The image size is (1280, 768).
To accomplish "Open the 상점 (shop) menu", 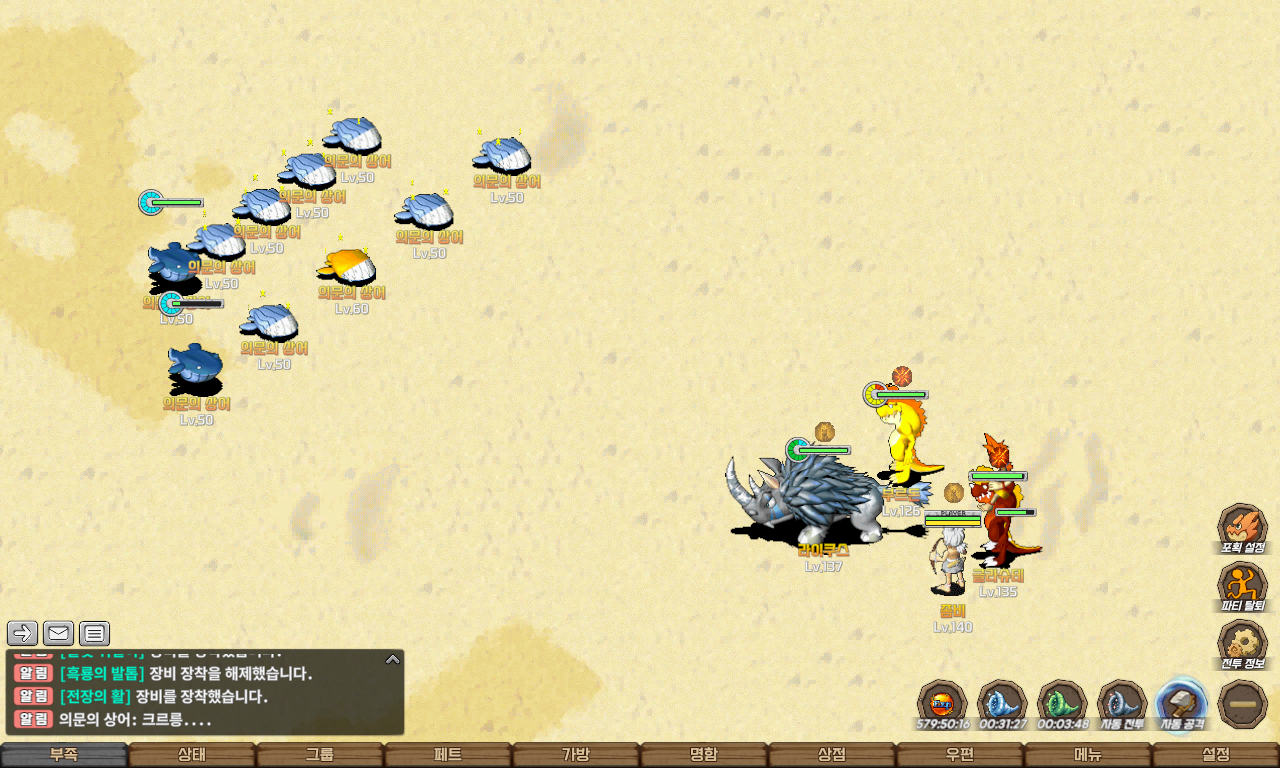I will point(832,755).
